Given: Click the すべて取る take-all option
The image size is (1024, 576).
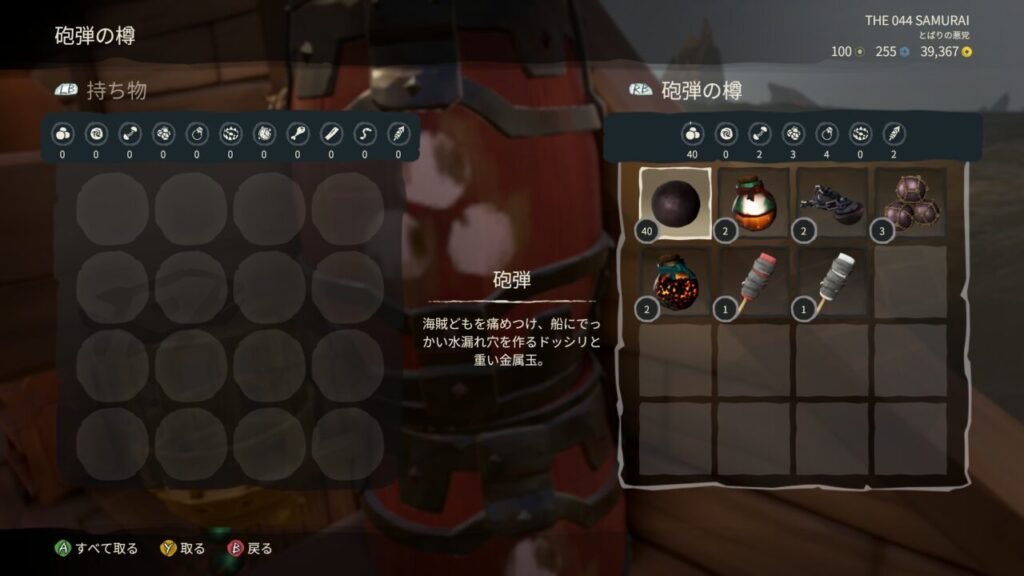Looking at the screenshot, I should pos(97,548).
